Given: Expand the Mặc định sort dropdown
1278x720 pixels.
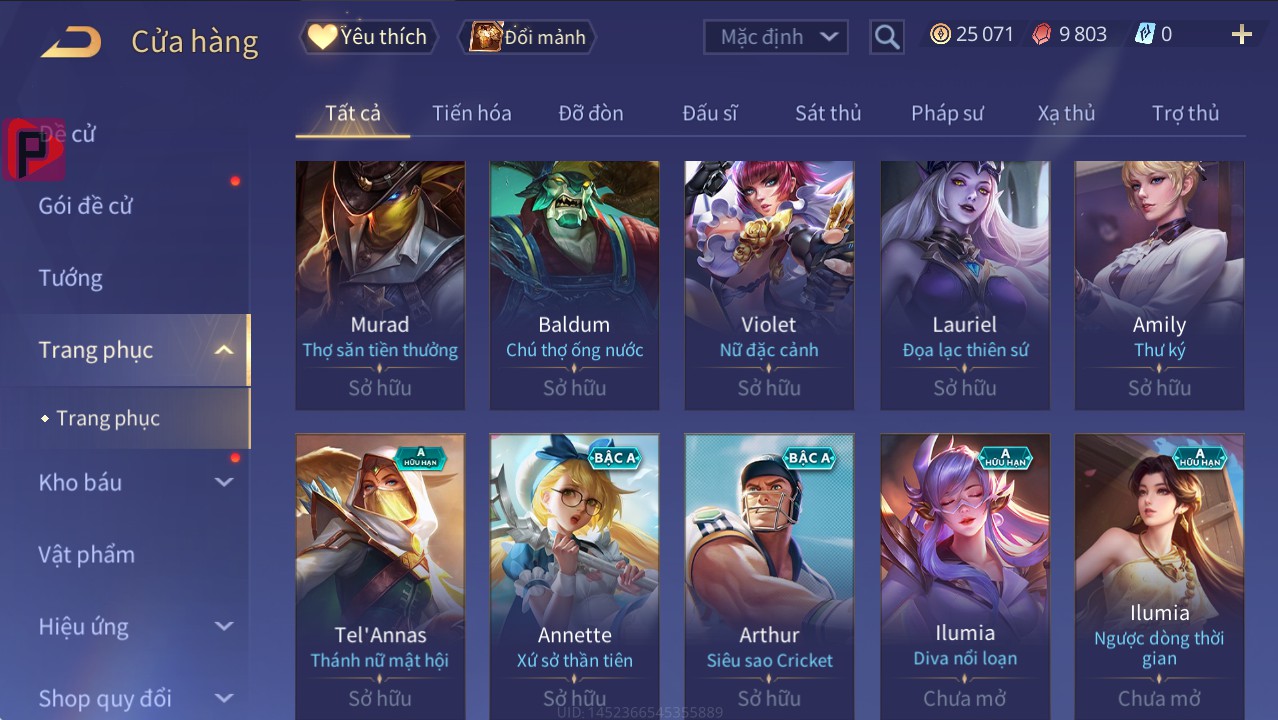Looking at the screenshot, I should (776, 37).
